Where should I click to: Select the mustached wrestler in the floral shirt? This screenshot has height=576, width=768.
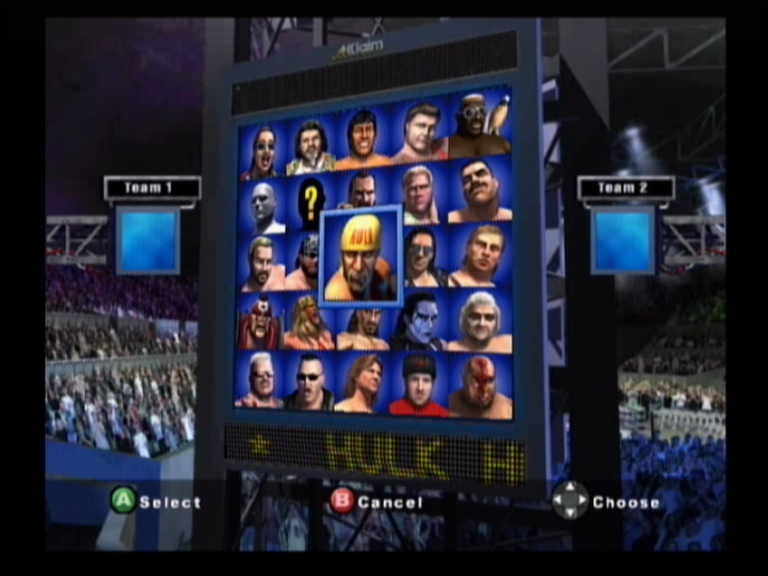[x=311, y=148]
